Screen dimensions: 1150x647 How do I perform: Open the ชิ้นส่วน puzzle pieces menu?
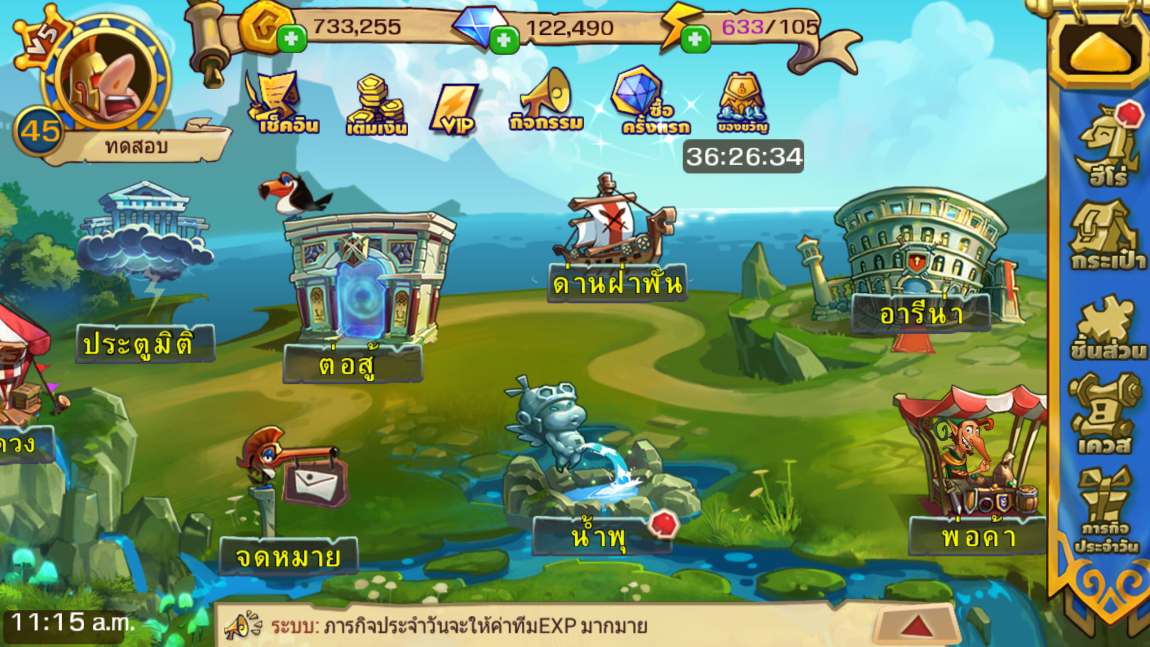tap(1106, 326)
